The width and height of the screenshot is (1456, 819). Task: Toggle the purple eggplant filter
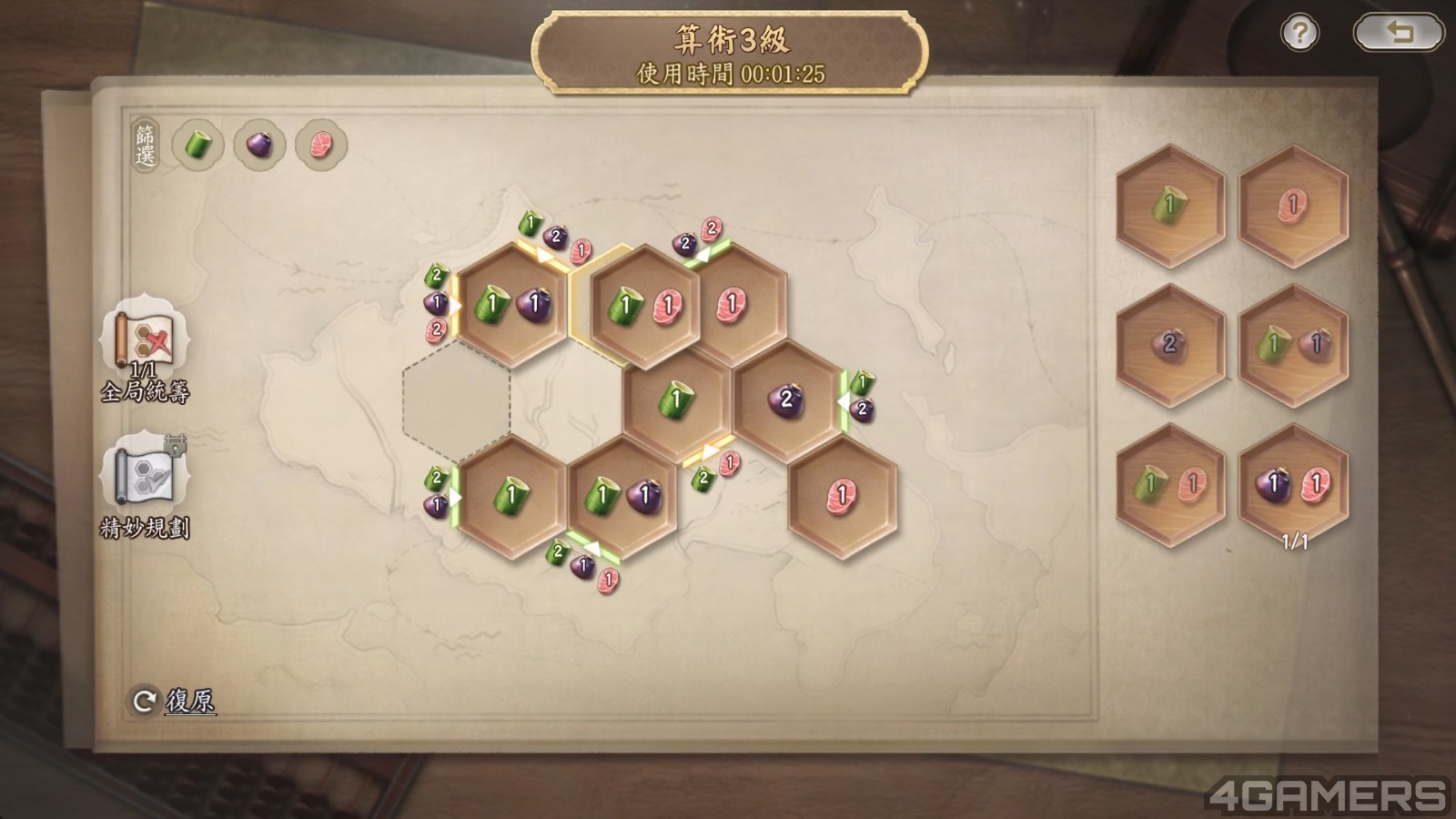tap(259, 145)
